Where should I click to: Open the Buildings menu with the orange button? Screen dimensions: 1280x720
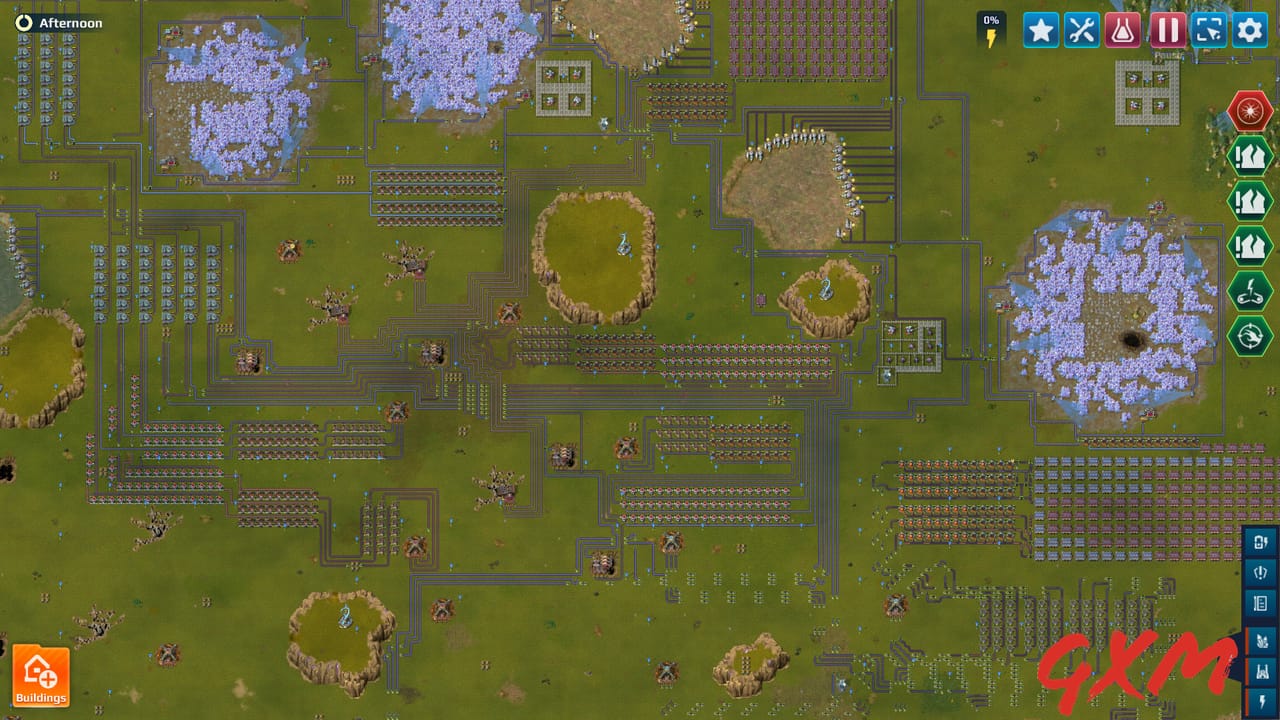tap(40, 674)
